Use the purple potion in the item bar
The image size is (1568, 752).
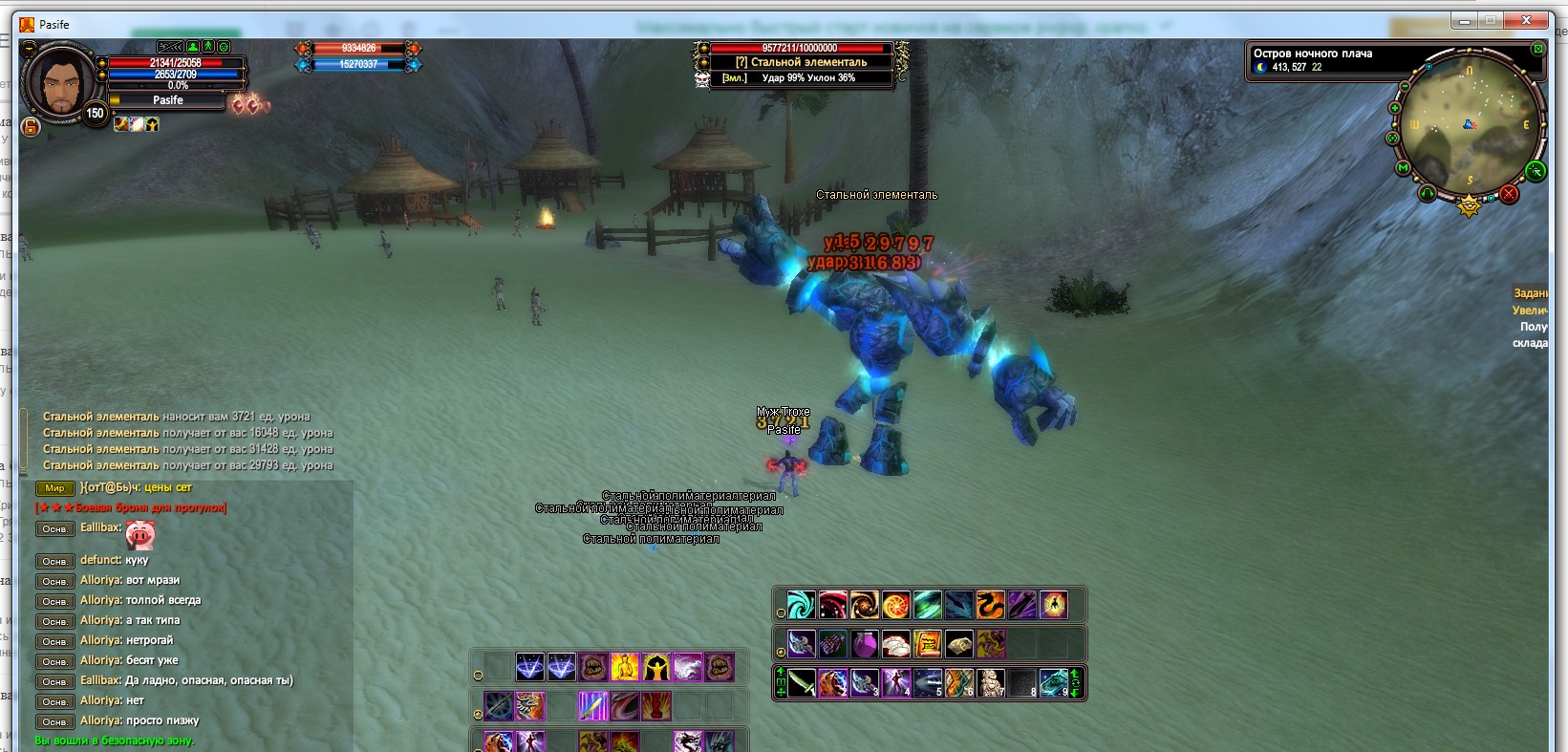[x=866, y=645]
